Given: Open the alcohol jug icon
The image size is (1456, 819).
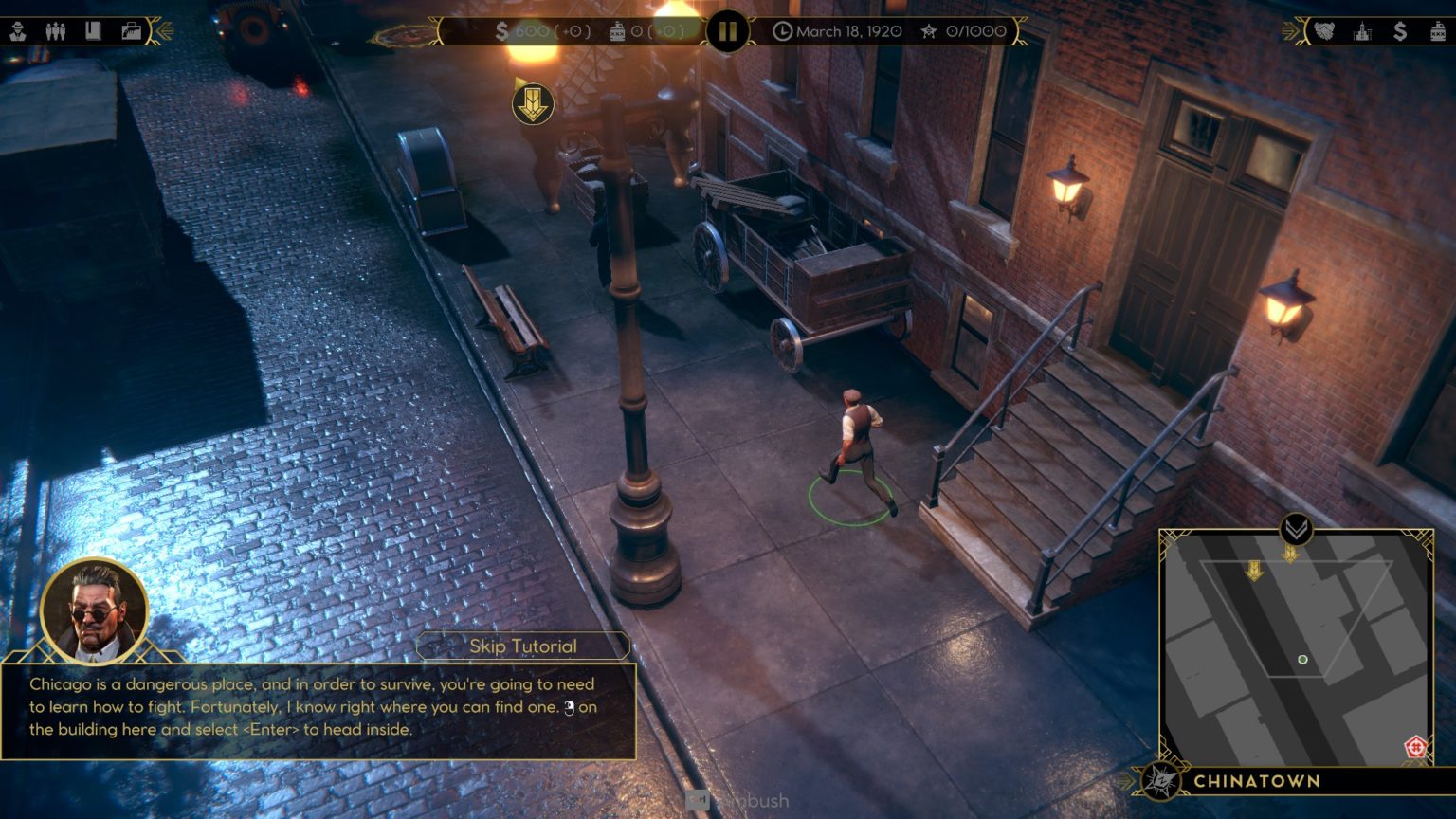Looking at the screenshot, I should pos(1438,31).
